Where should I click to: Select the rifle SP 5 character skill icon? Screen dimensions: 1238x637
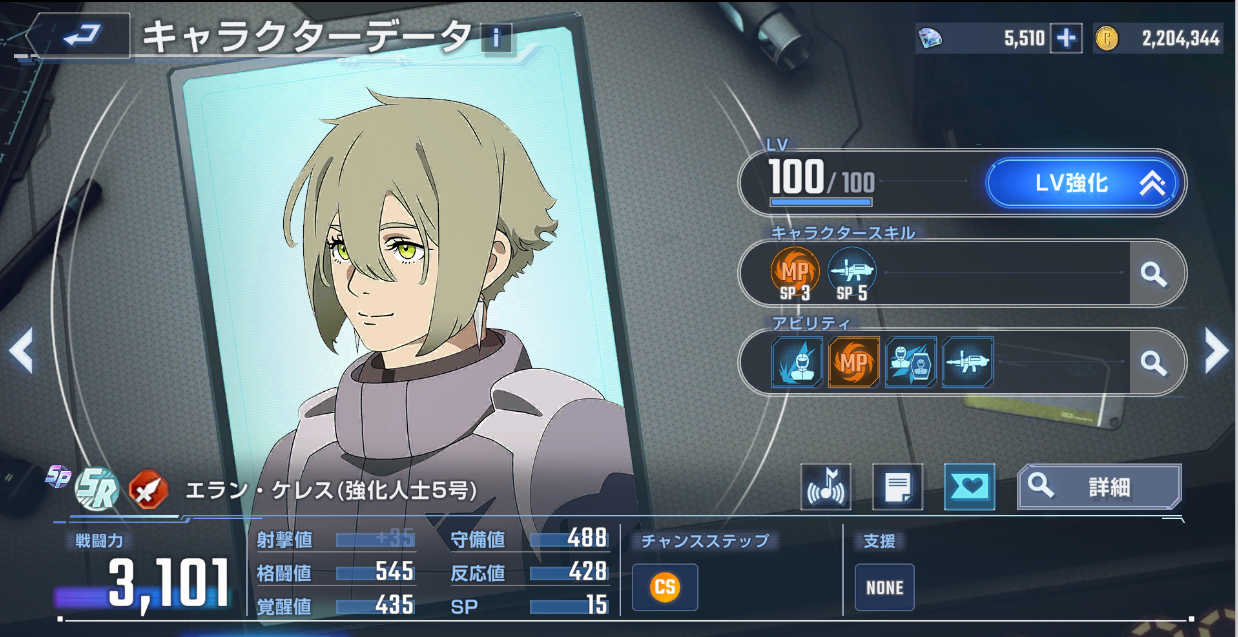(x=852, y=273)
